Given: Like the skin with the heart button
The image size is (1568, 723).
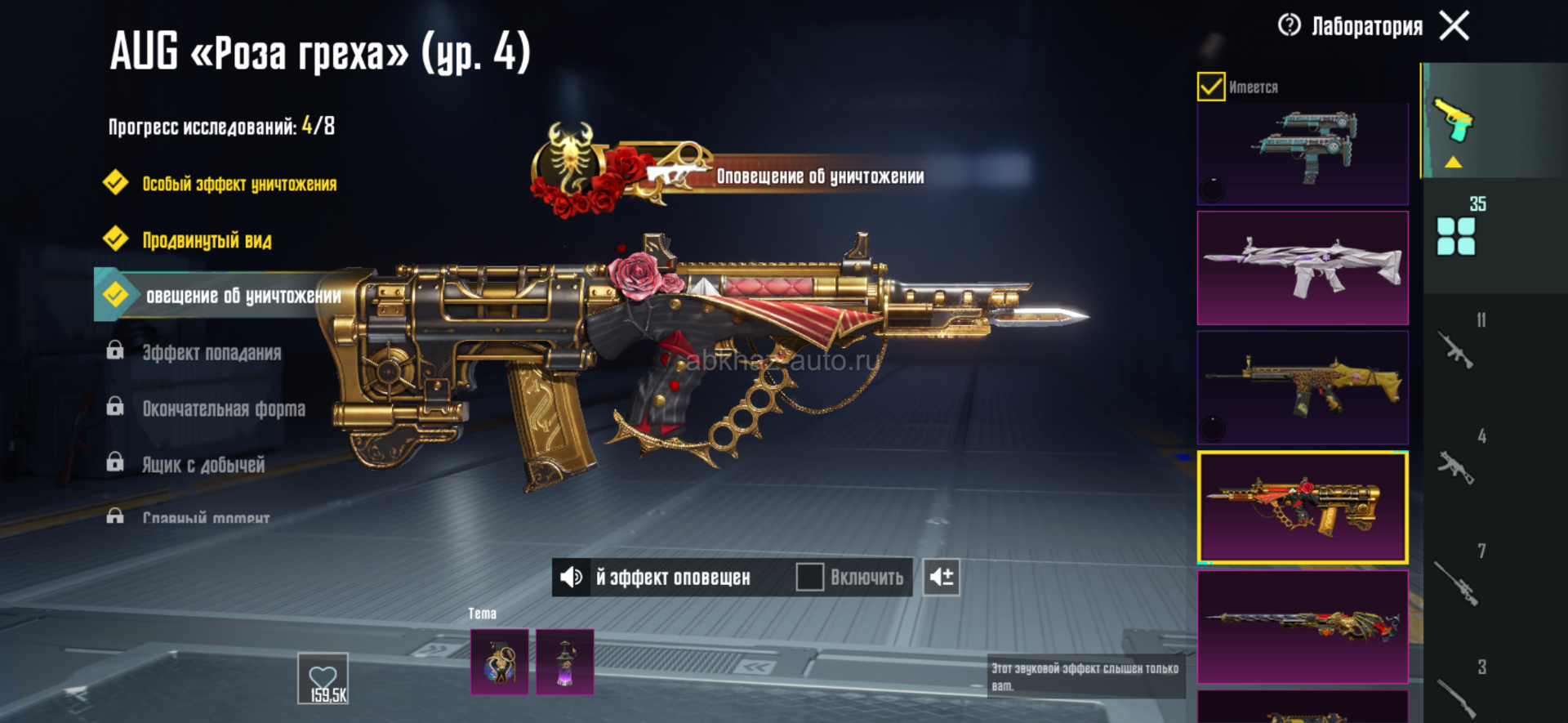Looking at the screenshot, I should [x=323, y=678].
